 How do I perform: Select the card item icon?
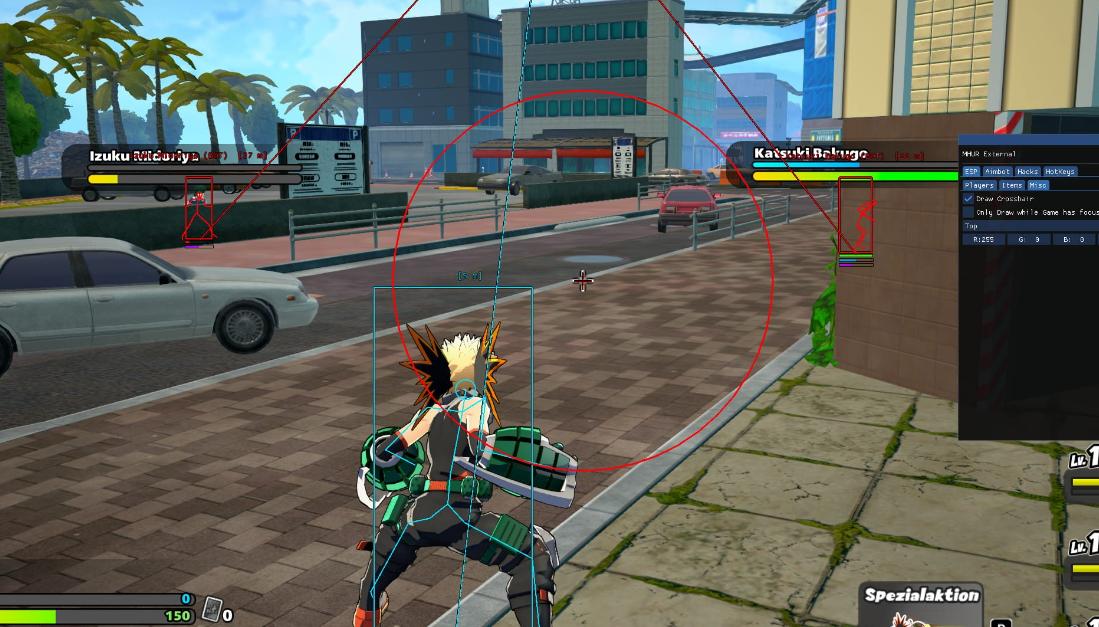click(211, 608)
